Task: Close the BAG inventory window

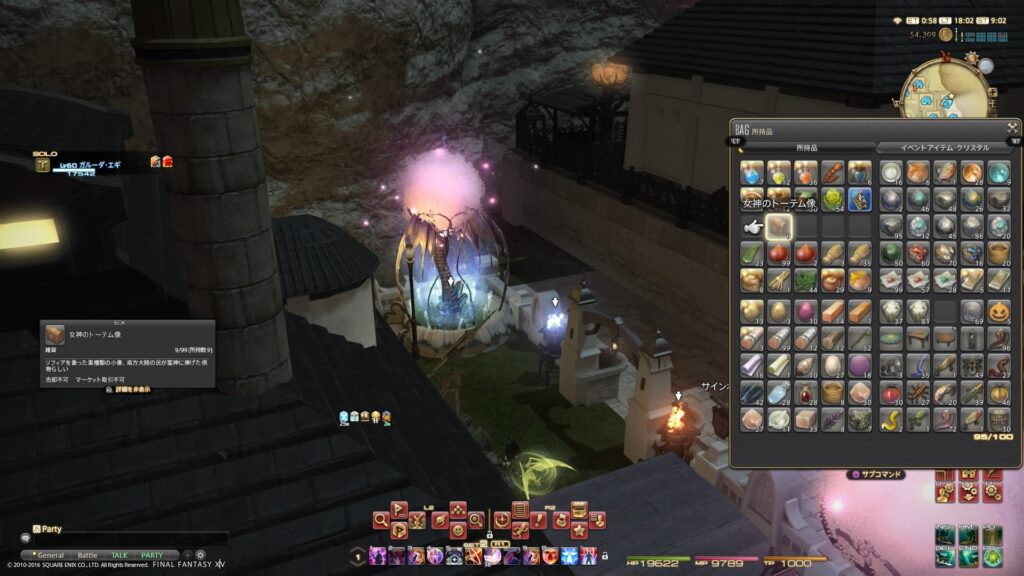Action: (x=1012, y=128)
